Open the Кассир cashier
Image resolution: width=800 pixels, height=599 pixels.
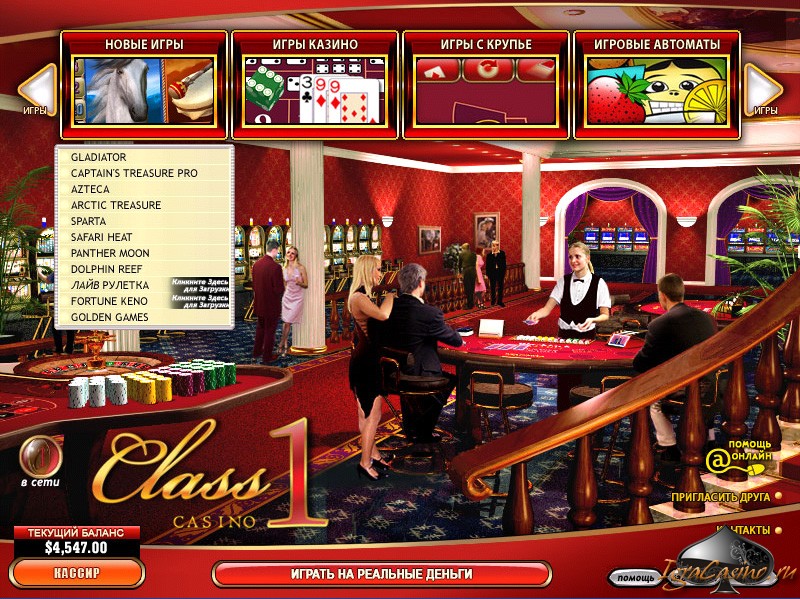click(76, 574)
